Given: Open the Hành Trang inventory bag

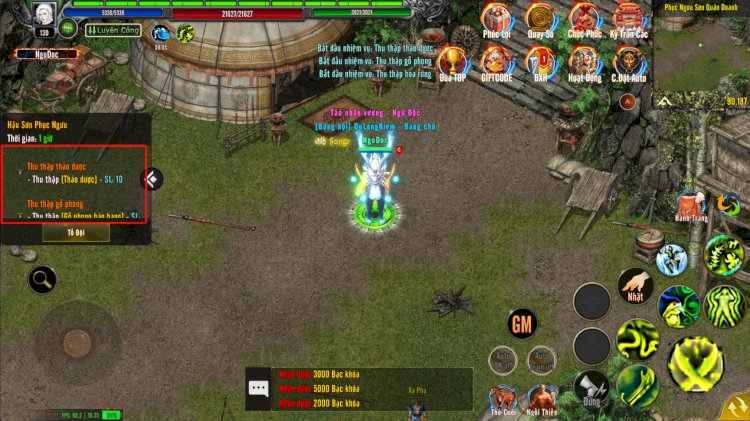Looking at the screenshot, I should click(691, 204).
